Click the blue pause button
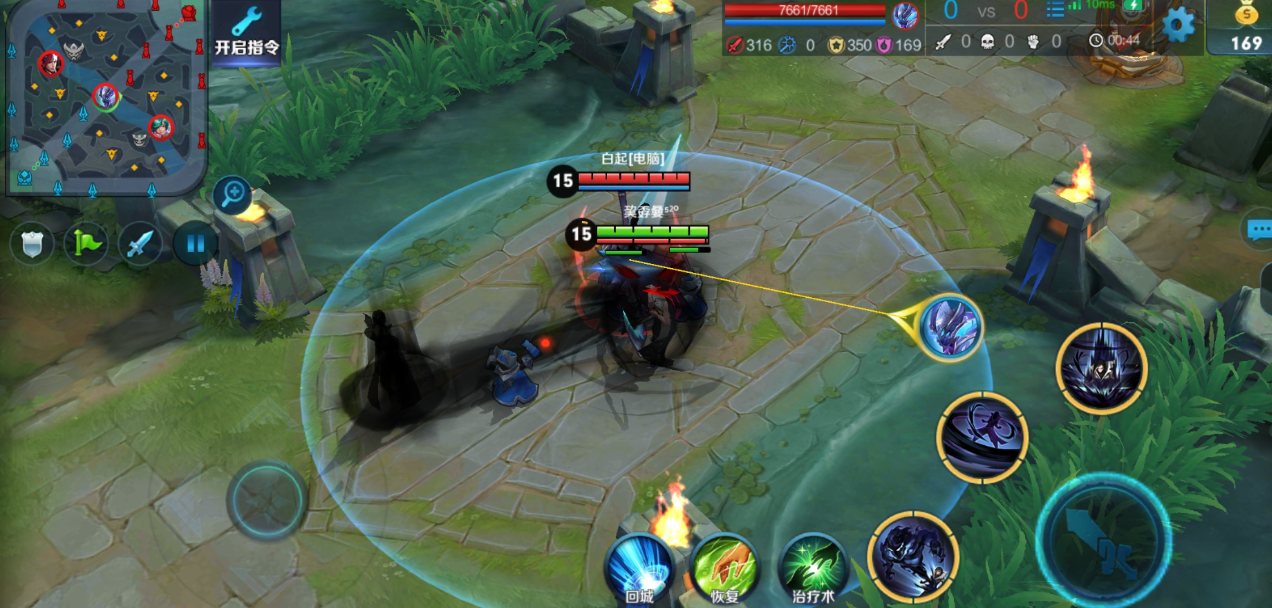 [x=195, y=244]
